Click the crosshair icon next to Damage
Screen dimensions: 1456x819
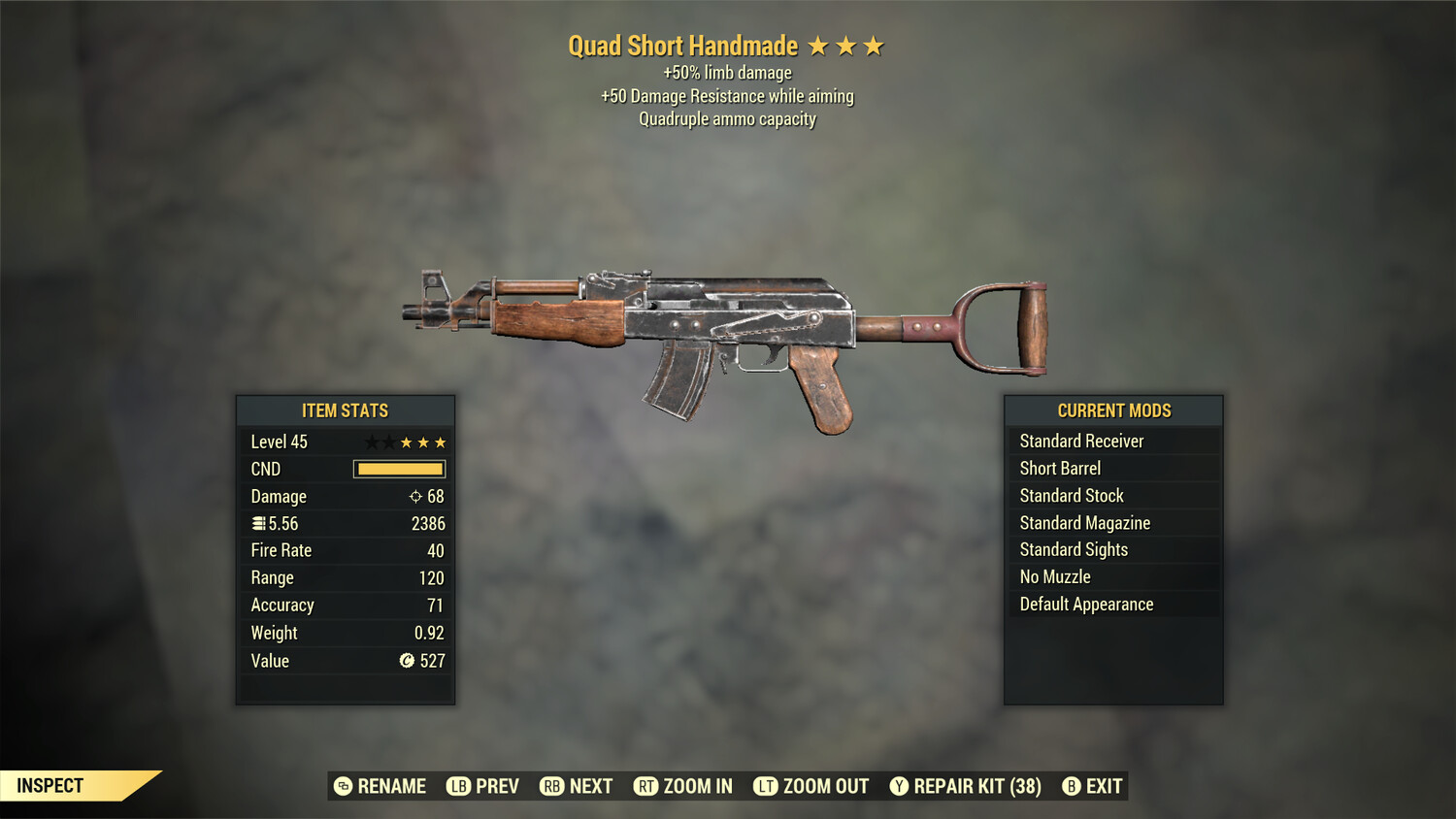coord(416,496)
